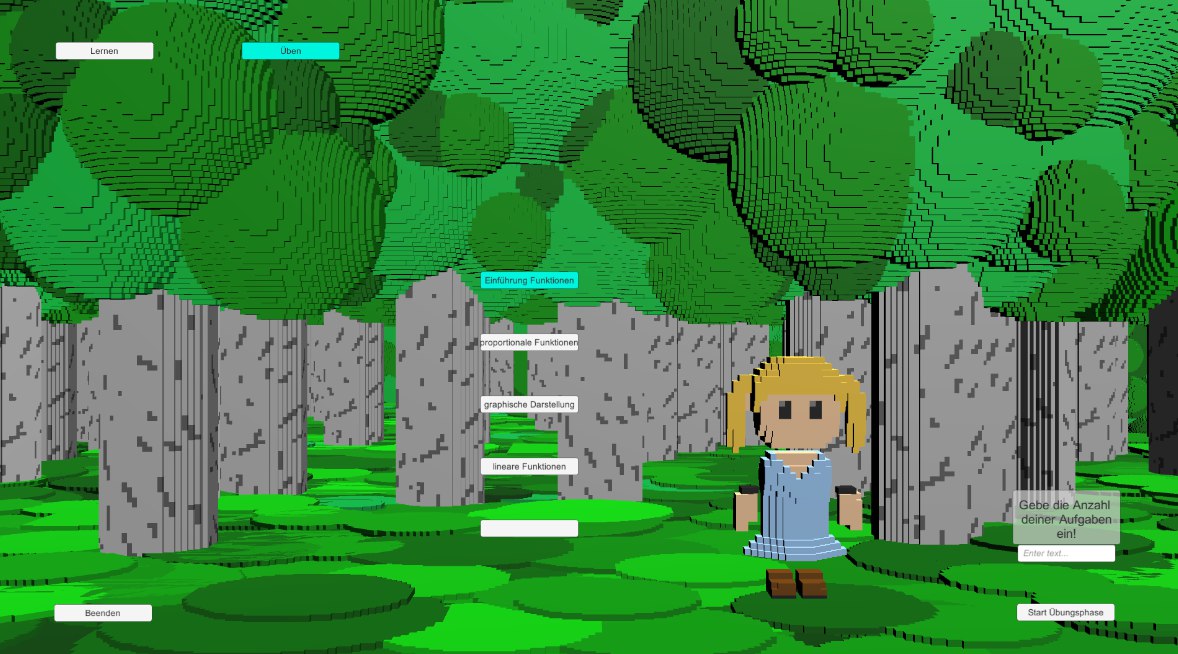The height and width of the screenshot is (654, 1178).
Task: Choose the Einführung Funktionen topic
Action: point(529,281)
